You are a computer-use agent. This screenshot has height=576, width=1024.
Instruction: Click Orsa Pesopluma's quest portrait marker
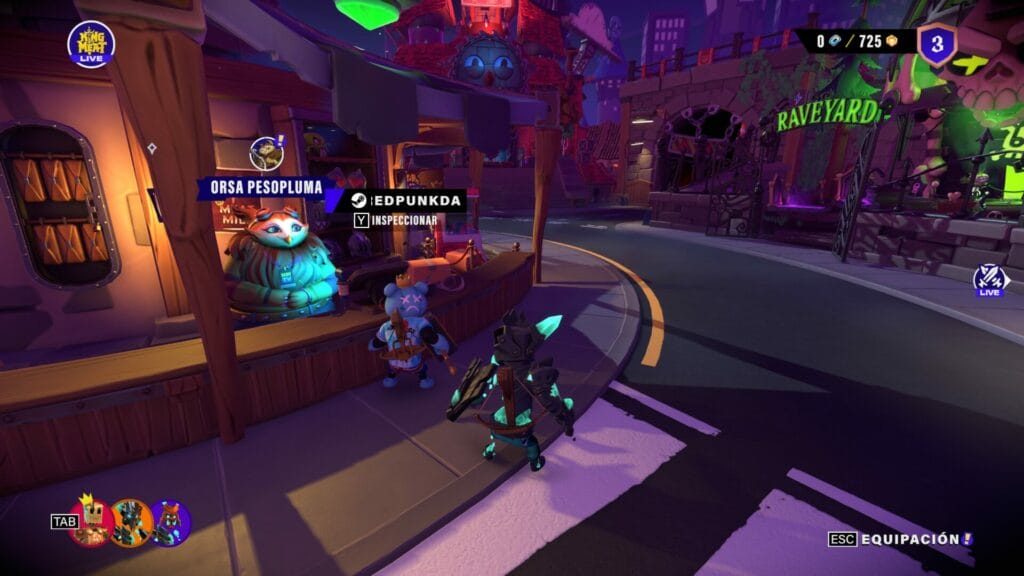(x=265, y=153)
